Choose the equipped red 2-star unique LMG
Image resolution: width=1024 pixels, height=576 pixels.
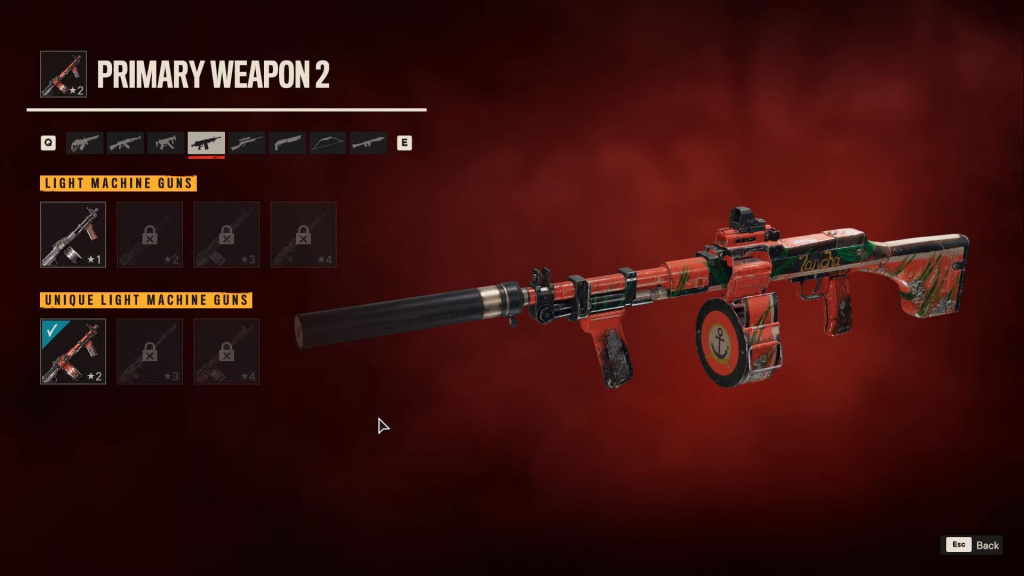pyautogui.click(x=73, y=351)
